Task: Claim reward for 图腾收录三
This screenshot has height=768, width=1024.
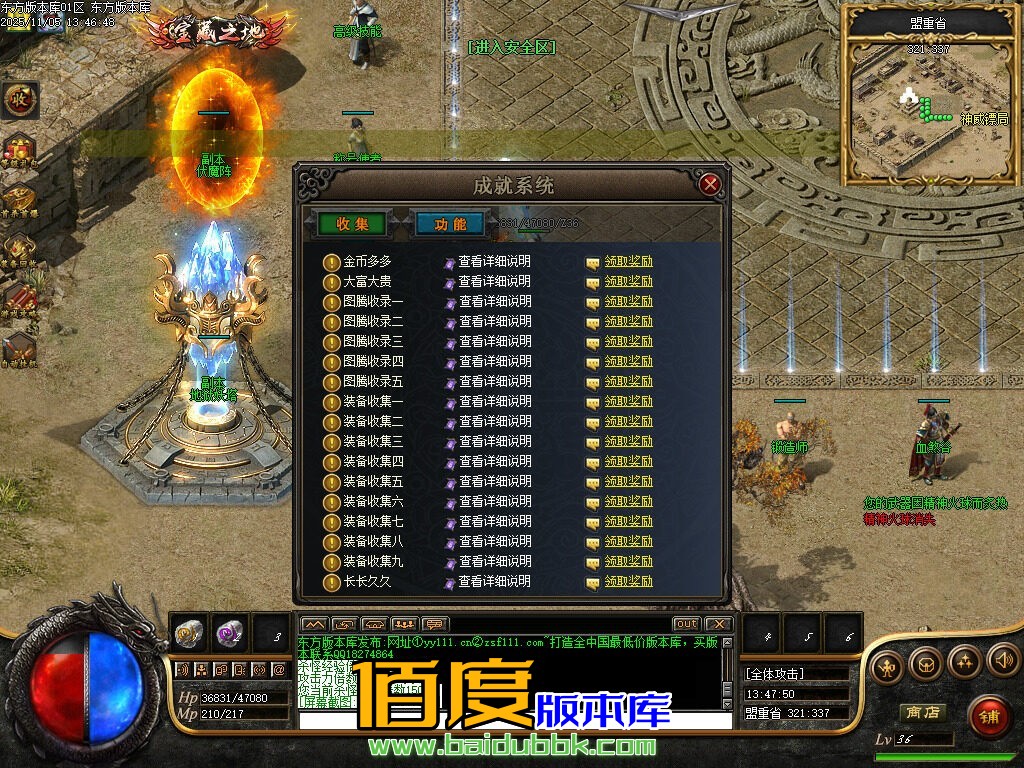Action: [628, 342]
